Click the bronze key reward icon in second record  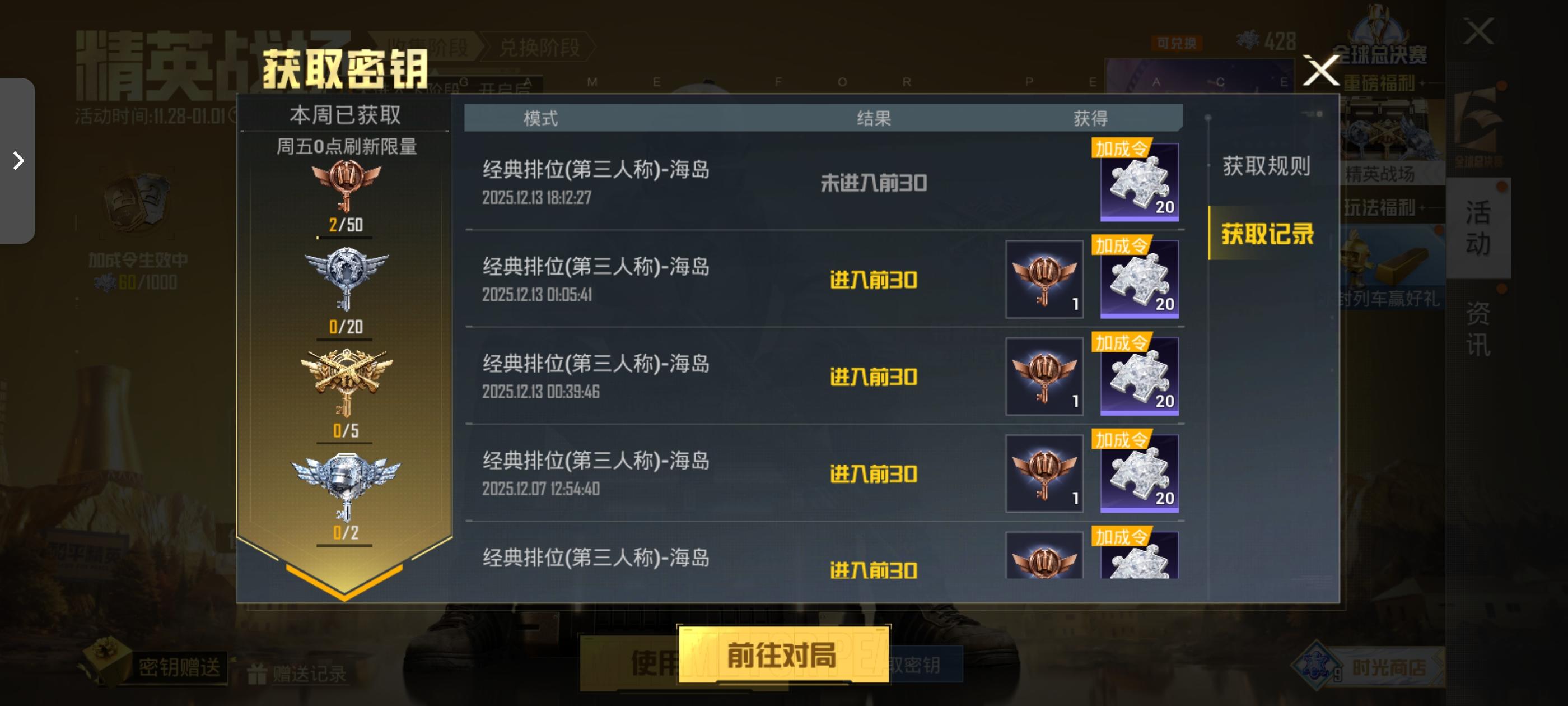(1044, 279)
